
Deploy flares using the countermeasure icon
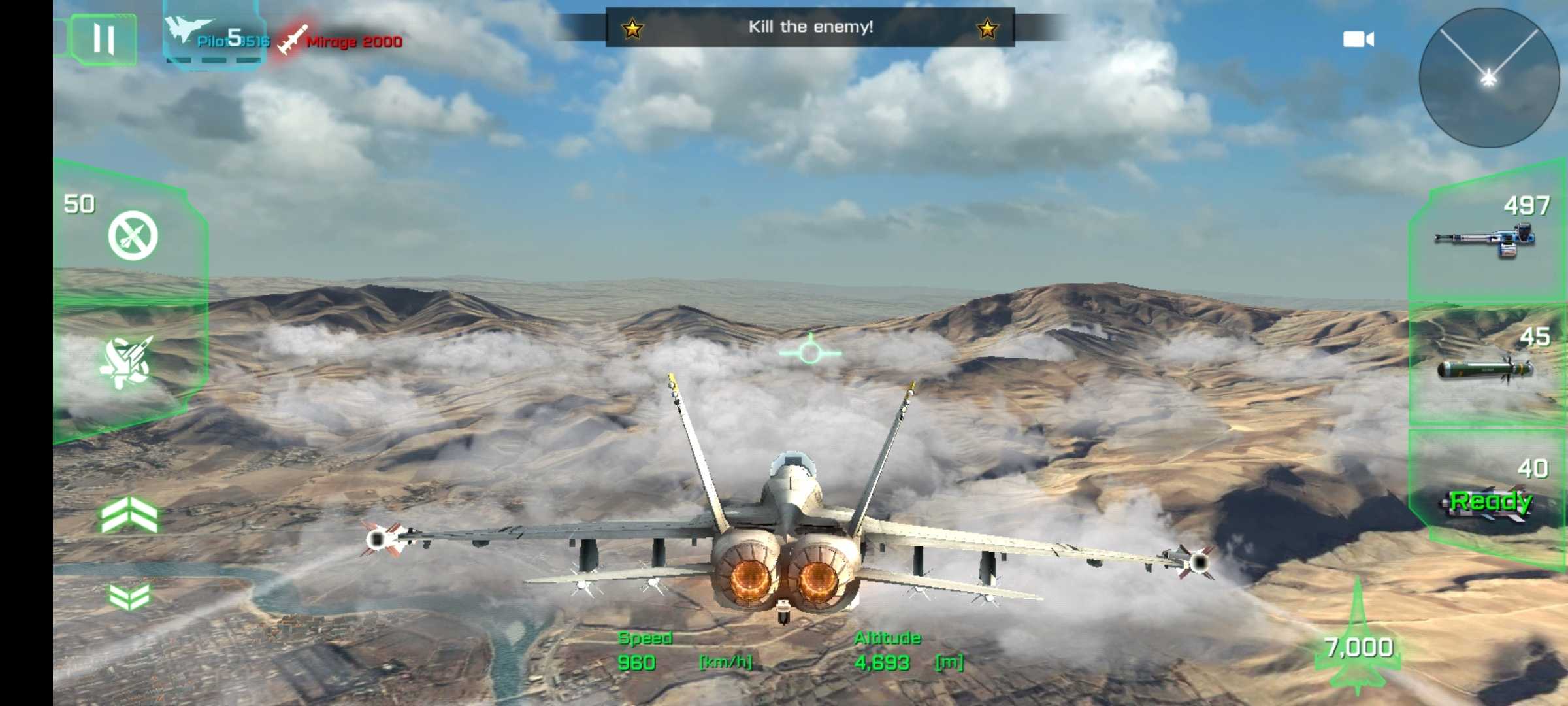(x=133, y=235)
